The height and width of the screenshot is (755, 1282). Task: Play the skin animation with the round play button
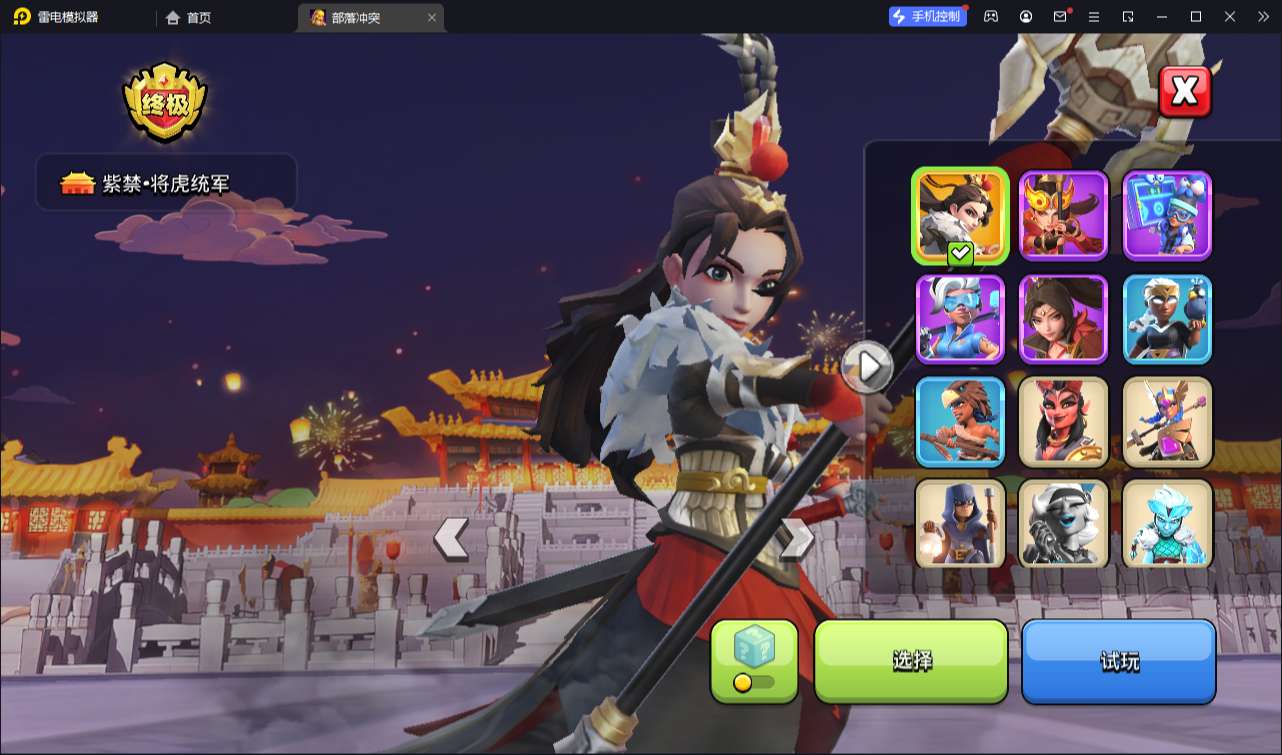(x=866, y=367)
